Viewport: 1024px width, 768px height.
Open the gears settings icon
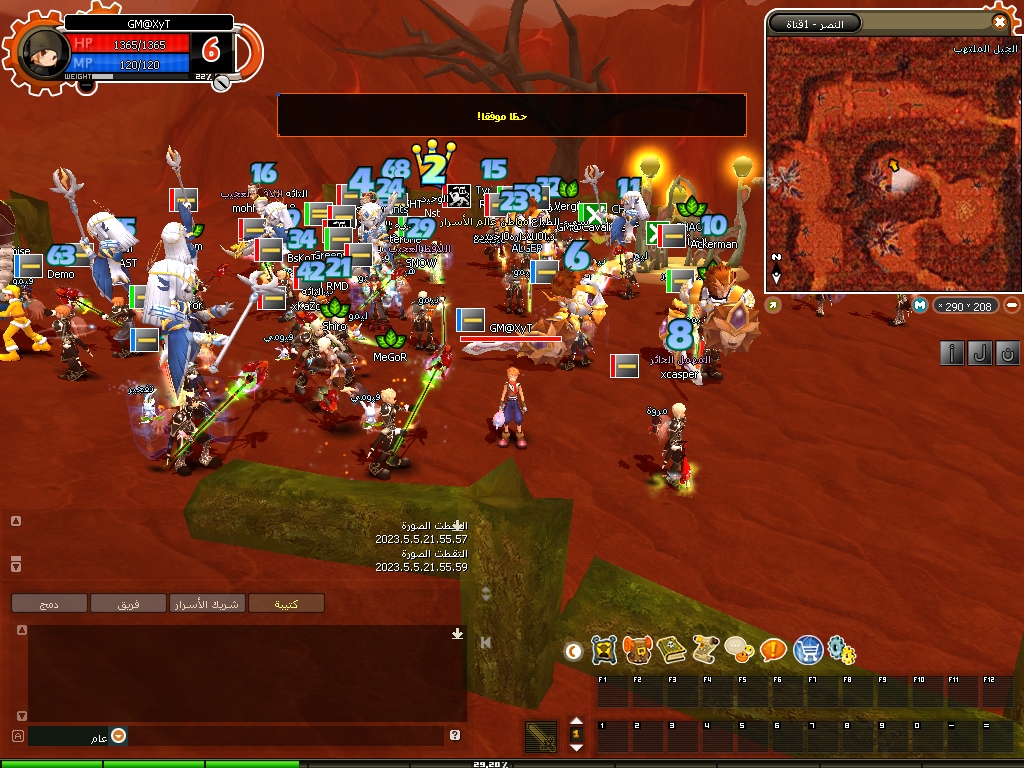(842, 652)
